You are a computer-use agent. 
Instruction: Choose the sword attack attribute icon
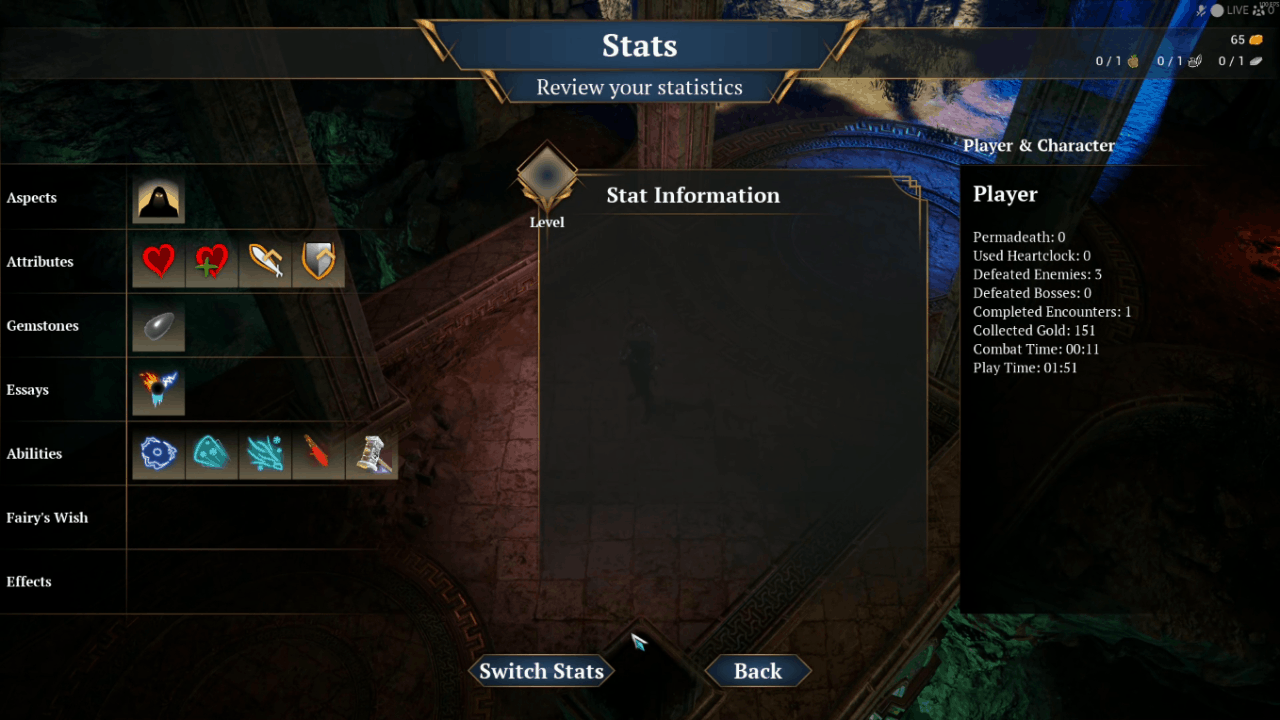pos(265,262)
